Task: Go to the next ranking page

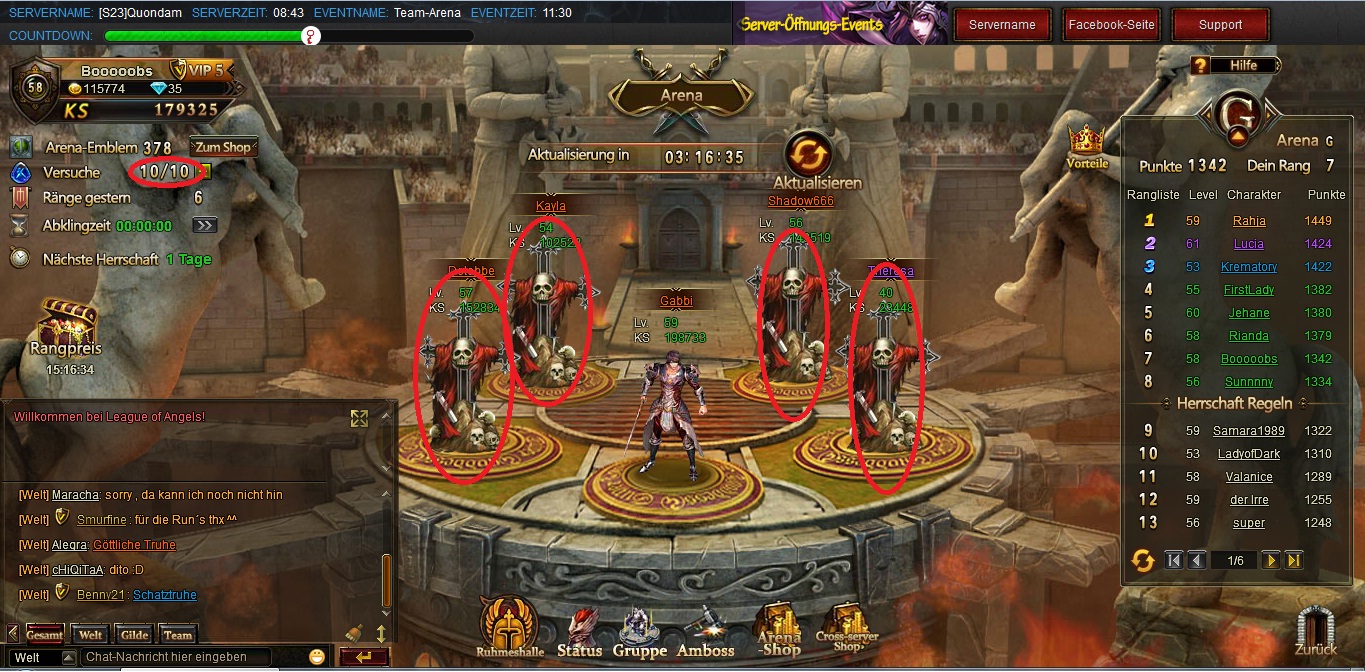Action: point(1270,561)
